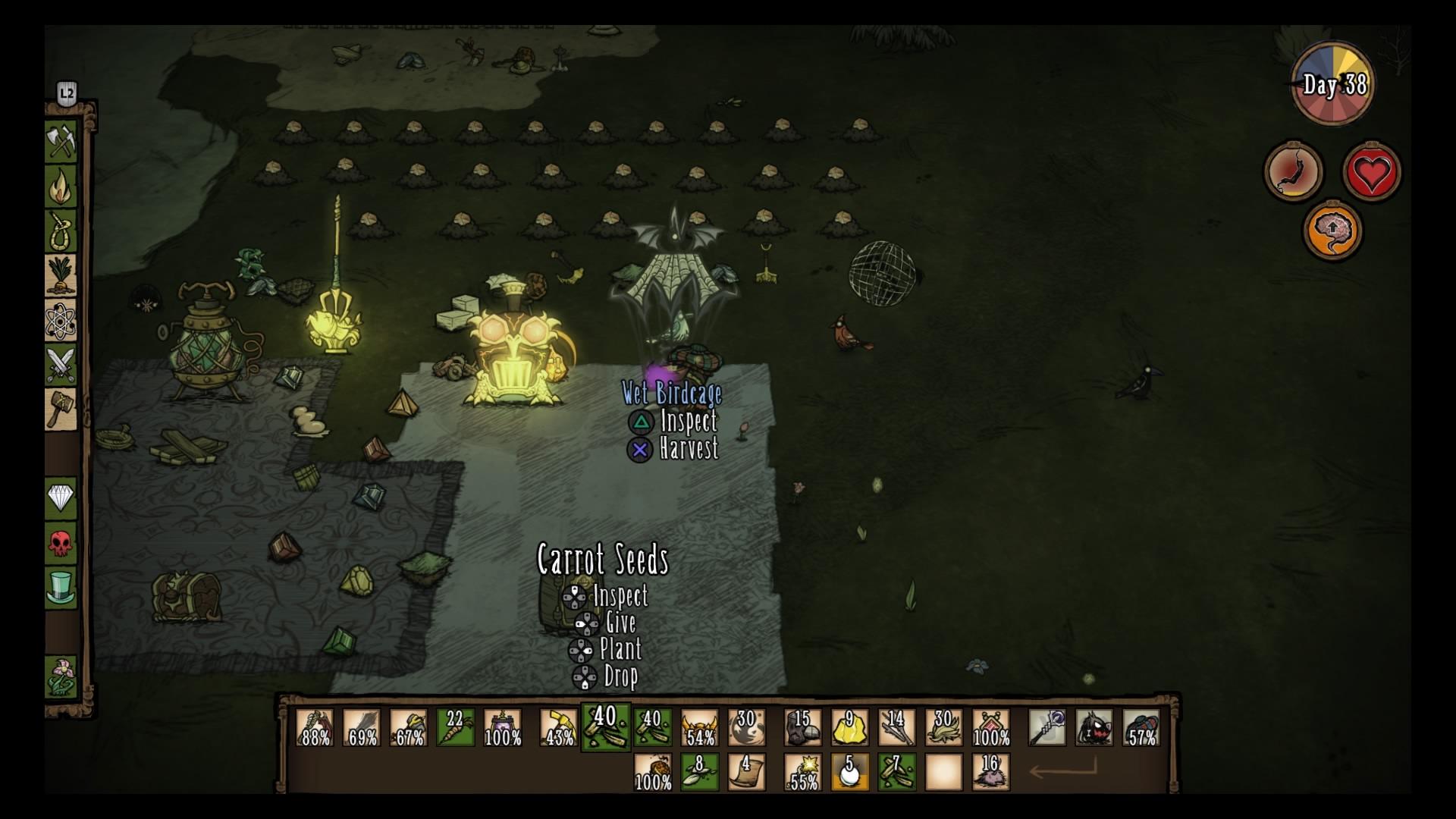Select the twigs stack of 14
This screenshot has width=1456, height=819.
897,727
